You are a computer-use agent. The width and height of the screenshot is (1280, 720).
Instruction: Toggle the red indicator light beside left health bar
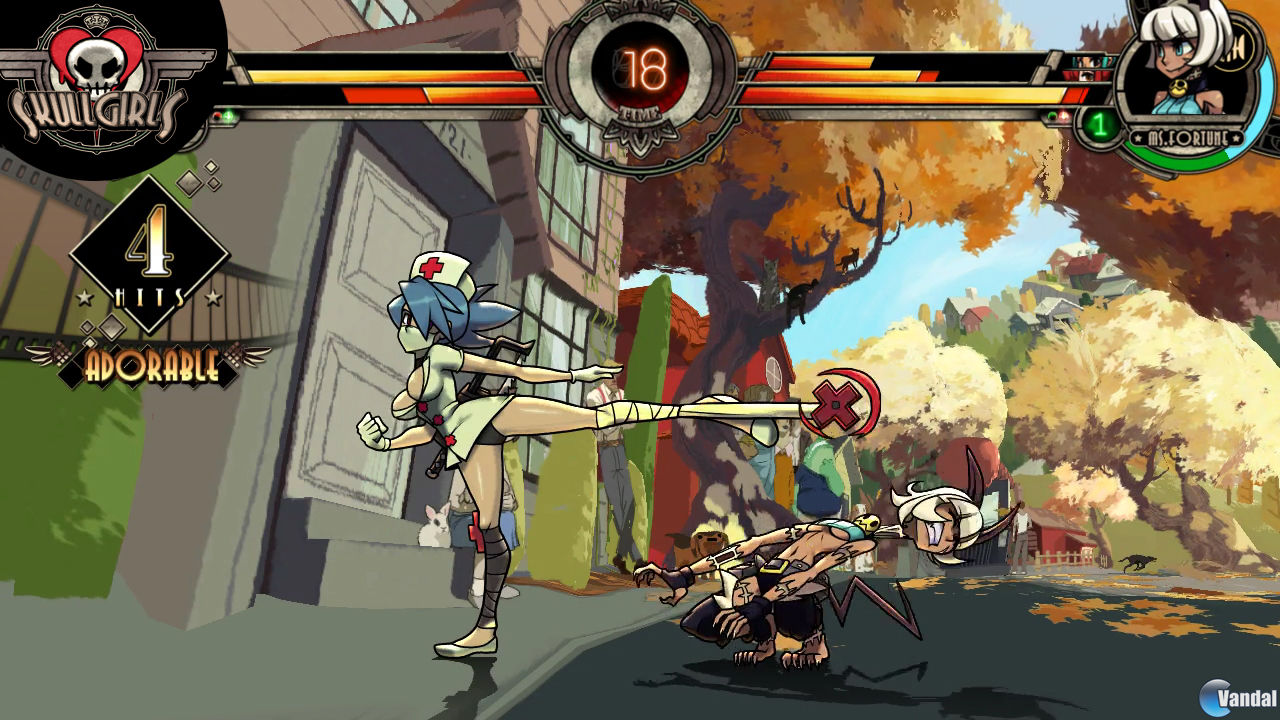pos(218,118)
